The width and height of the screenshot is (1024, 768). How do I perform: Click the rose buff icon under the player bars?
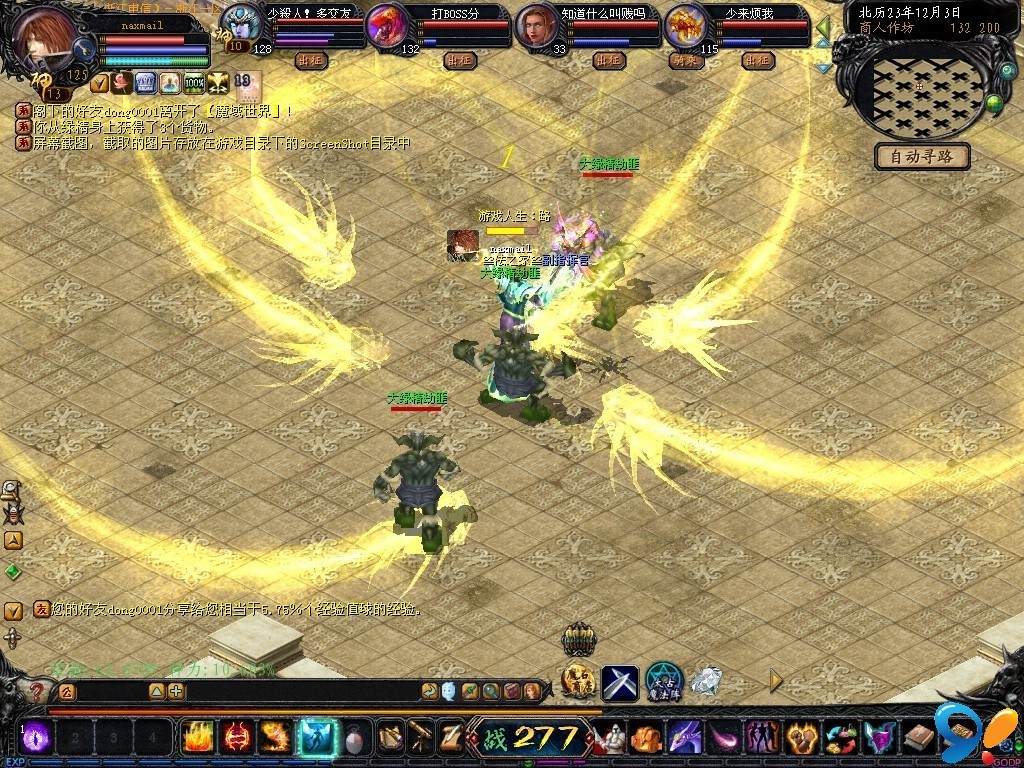click(121, 83)
